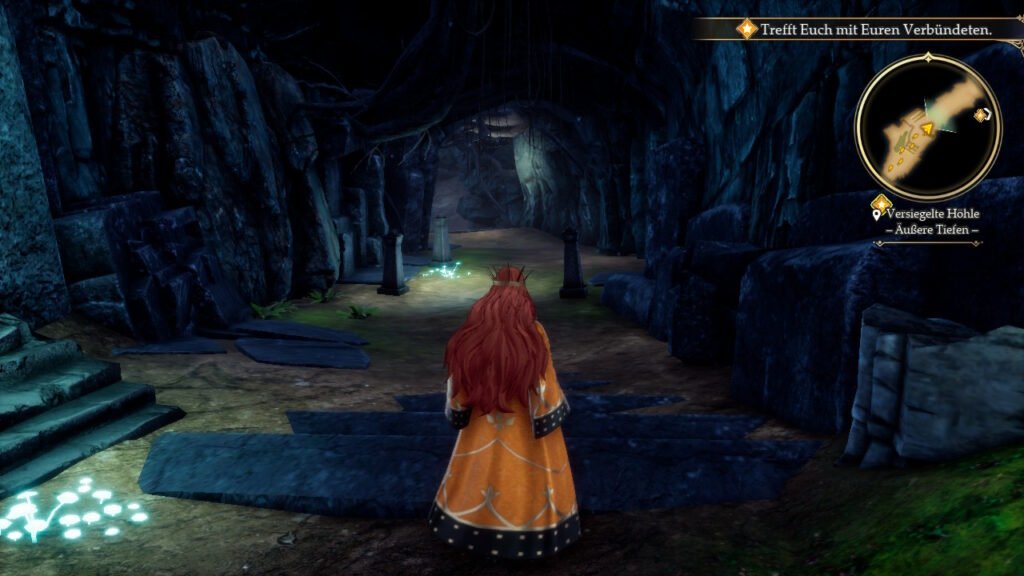Open the circular minimap
This screenshot has width=1024, height=576.
927,126
